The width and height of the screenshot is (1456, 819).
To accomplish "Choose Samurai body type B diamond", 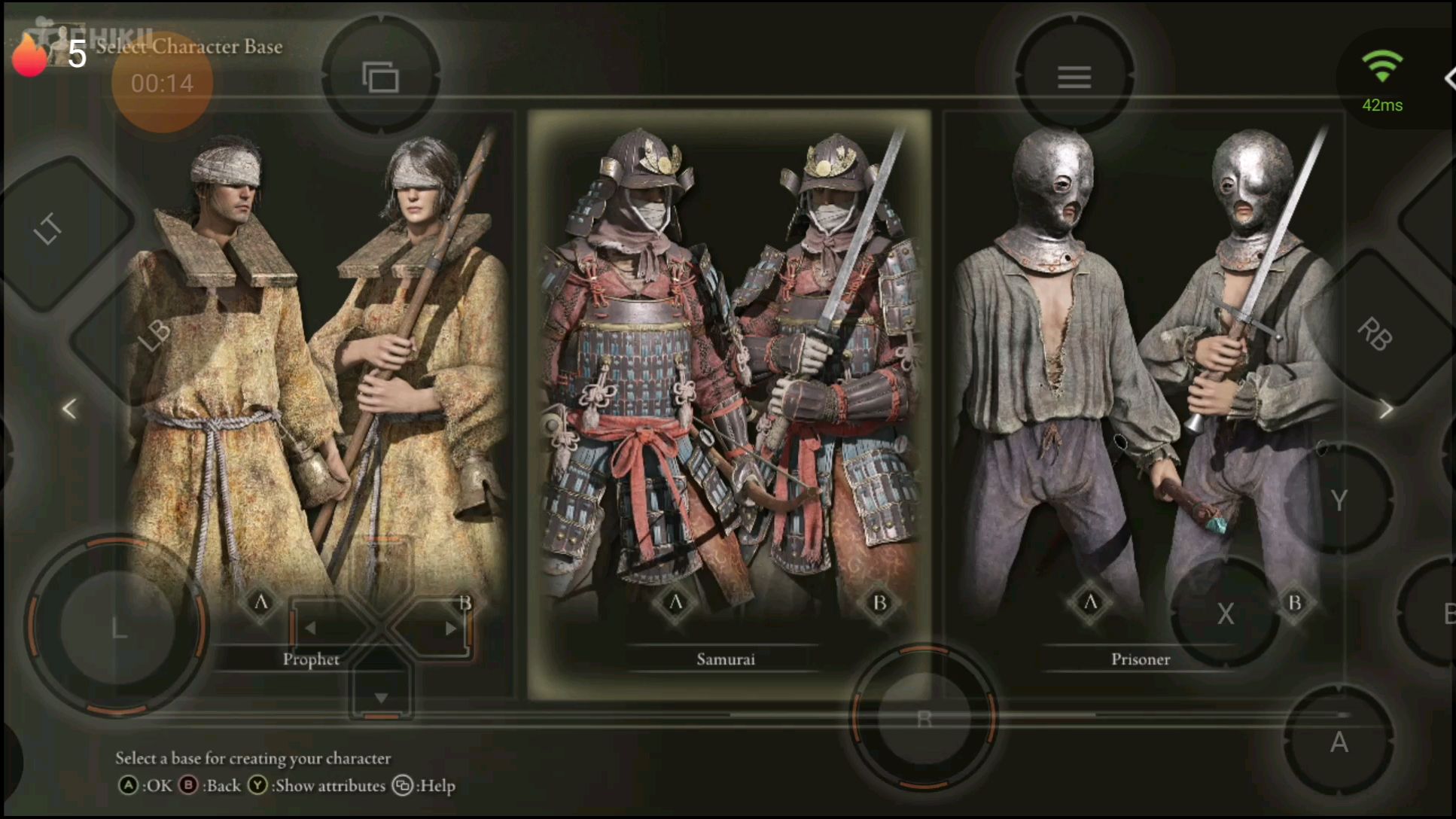I will click(879, 602).
